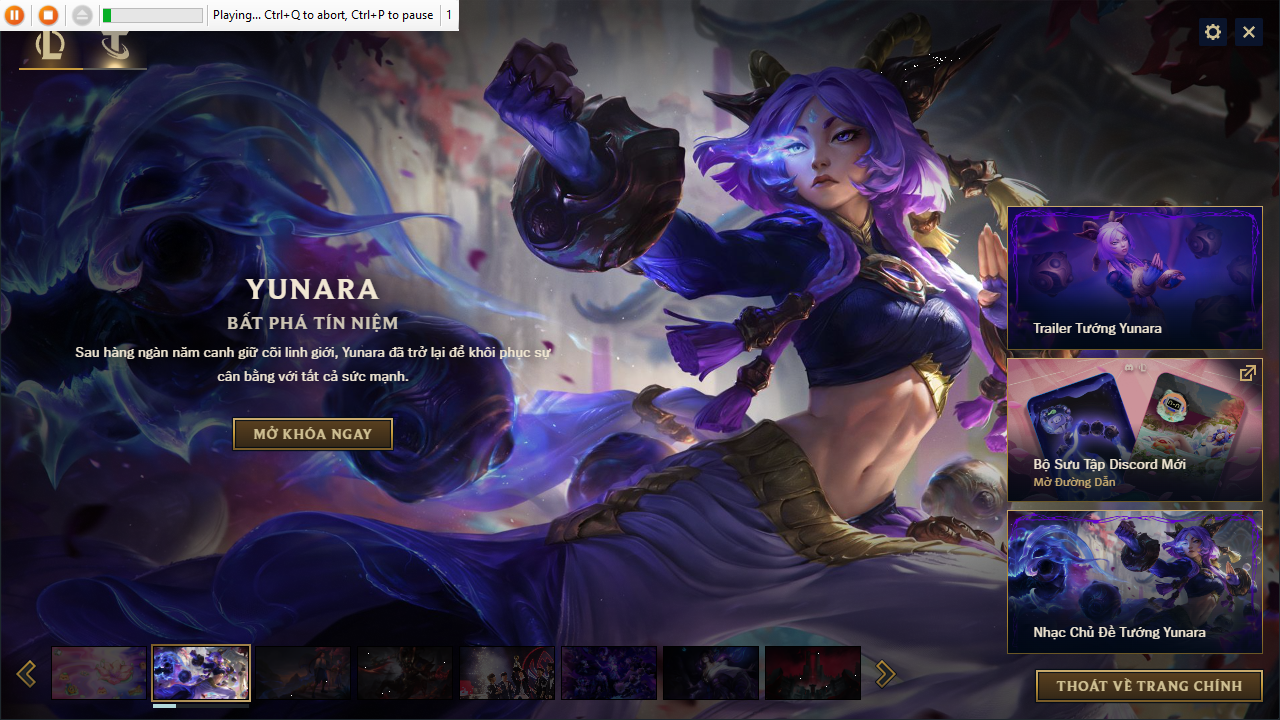Image resolution: width=1280 pixels, height=720 pixels.
Task: Open the settings gear icon
Action: (1213, 32)
